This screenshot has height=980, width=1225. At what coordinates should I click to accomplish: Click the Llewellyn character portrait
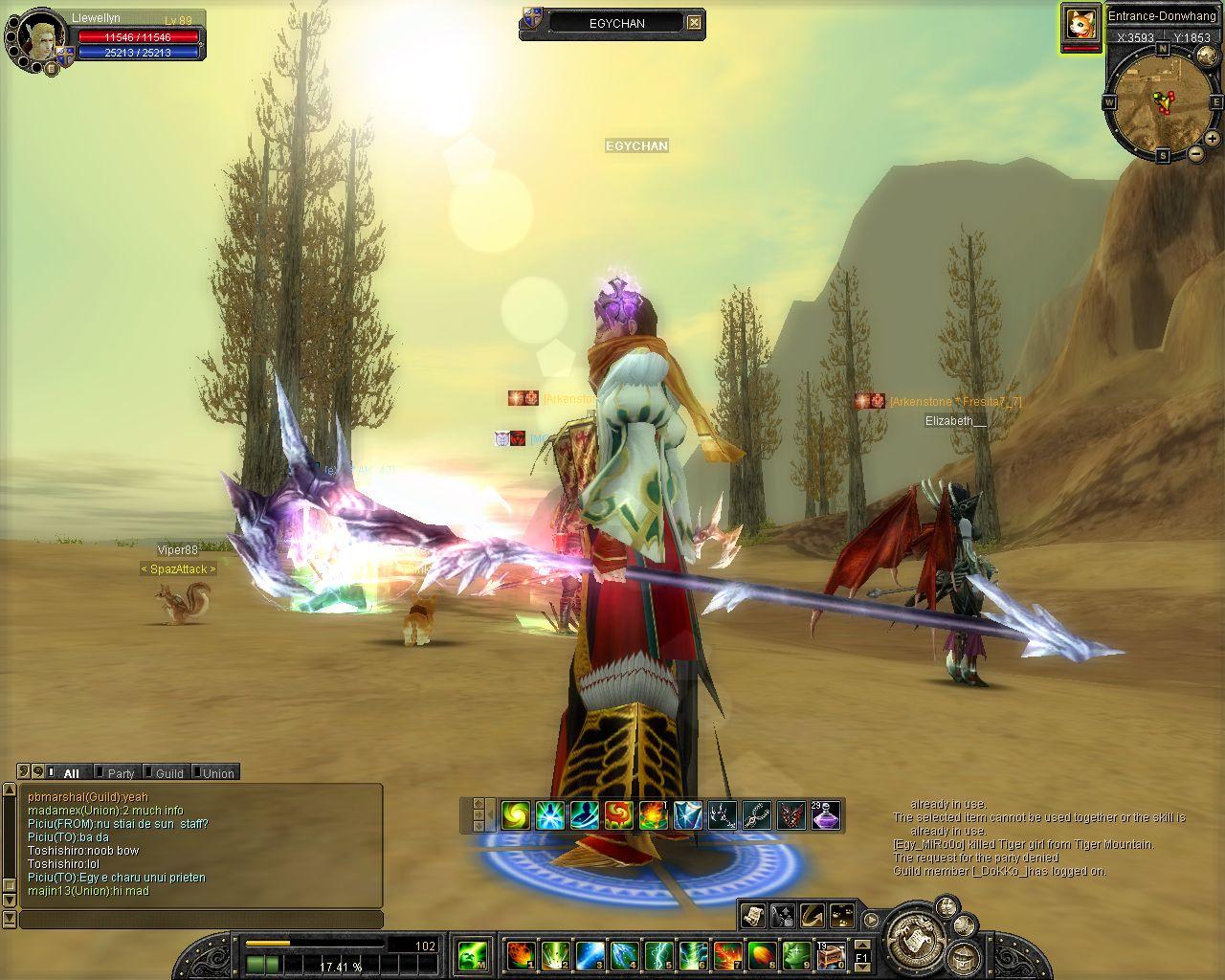[38, 36]
